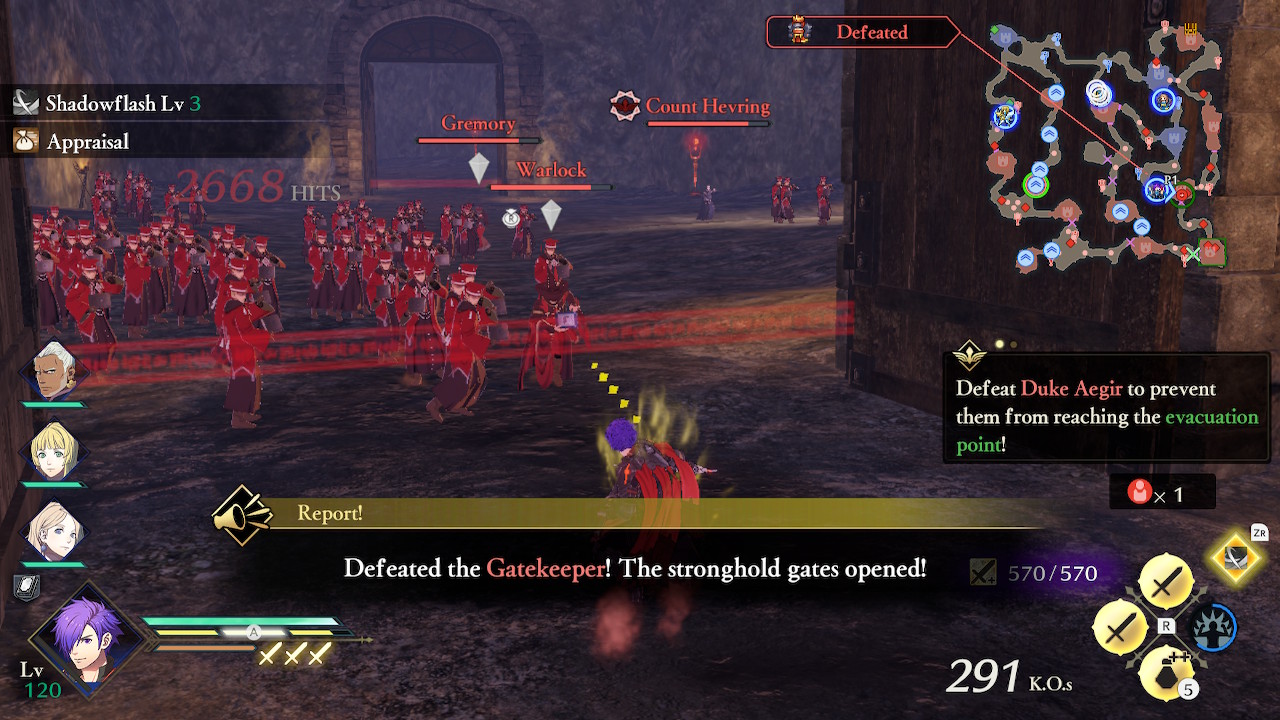1280x720 pixels.
Task: Select the red adjutant icon showing x1
Action: click(x=1140, y=491)
